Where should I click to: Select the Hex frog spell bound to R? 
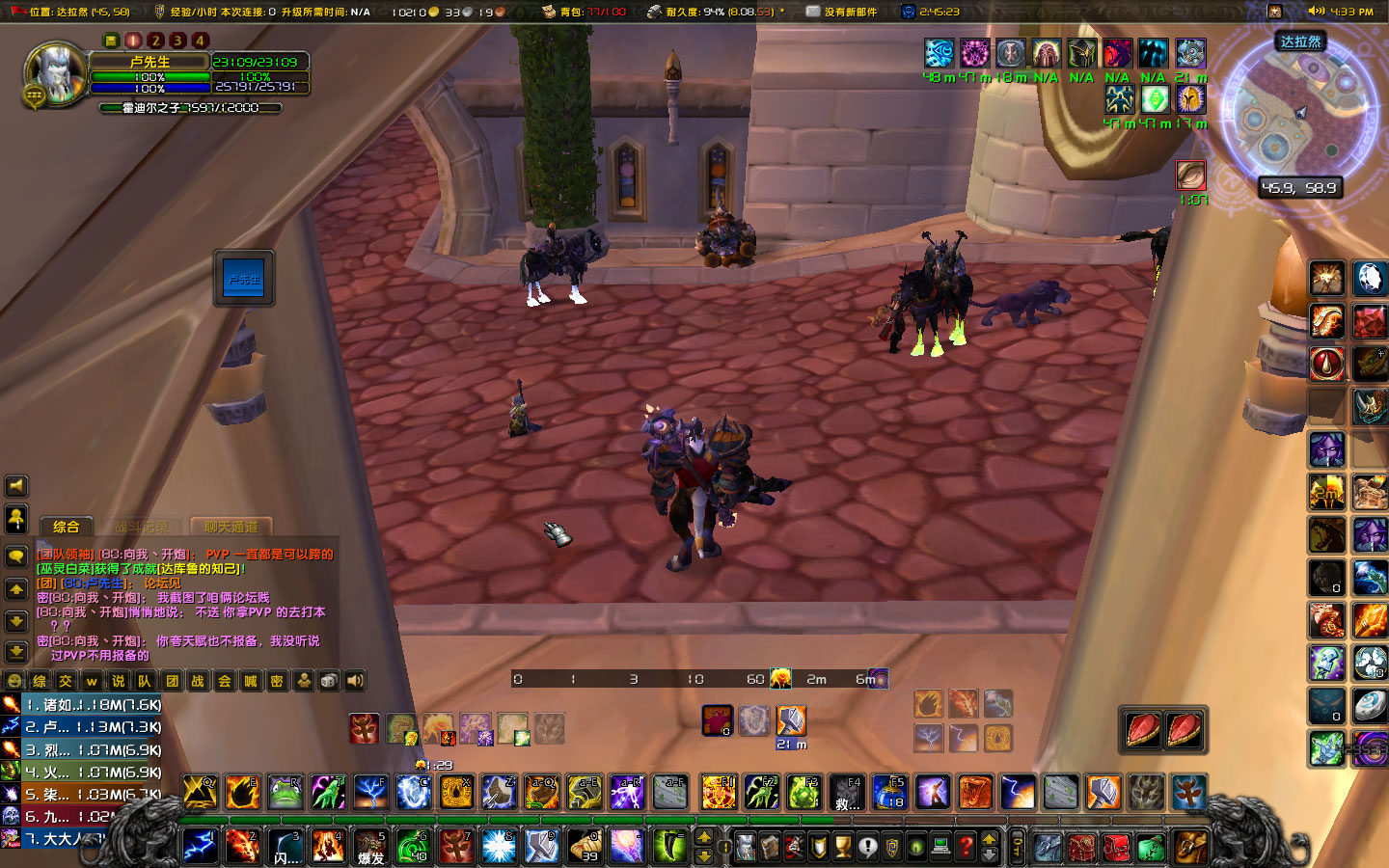(x=286, y=793)
